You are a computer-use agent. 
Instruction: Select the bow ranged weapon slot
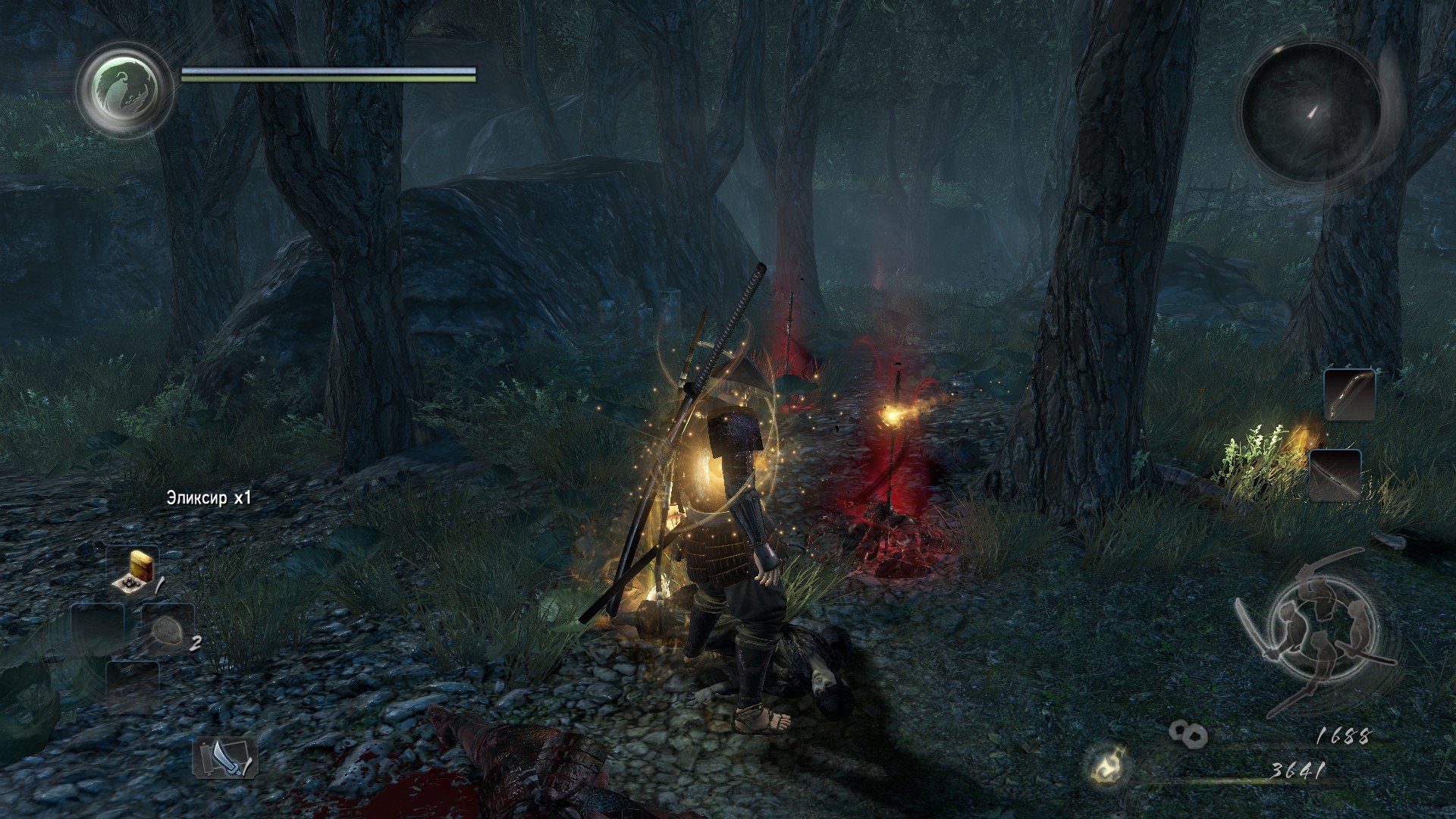tap(1349, 395)
